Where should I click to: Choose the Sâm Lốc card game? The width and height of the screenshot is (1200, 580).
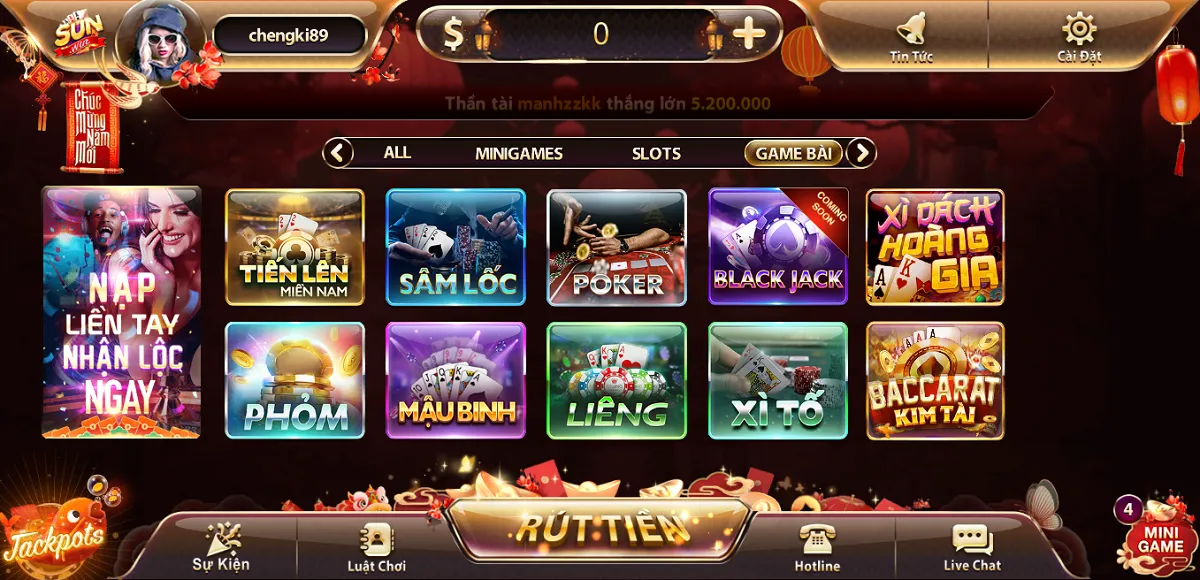pos(456,247)
